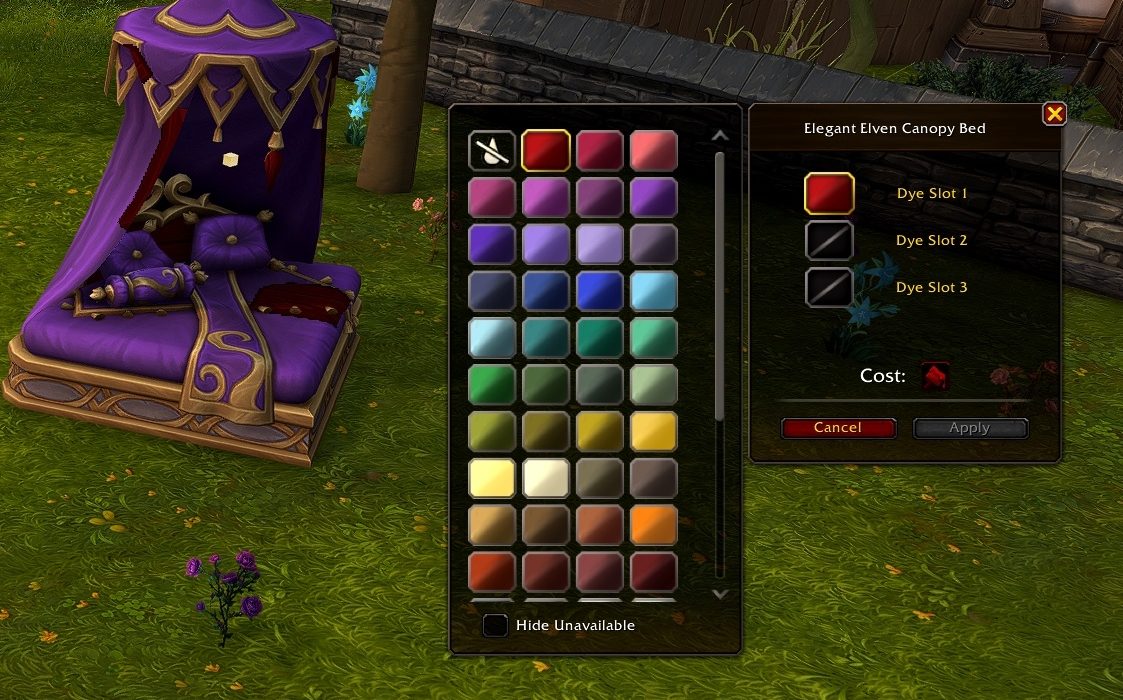1123x700 pixels.
Task: Choose the cream white dye swatch
Action: [546, 478]
